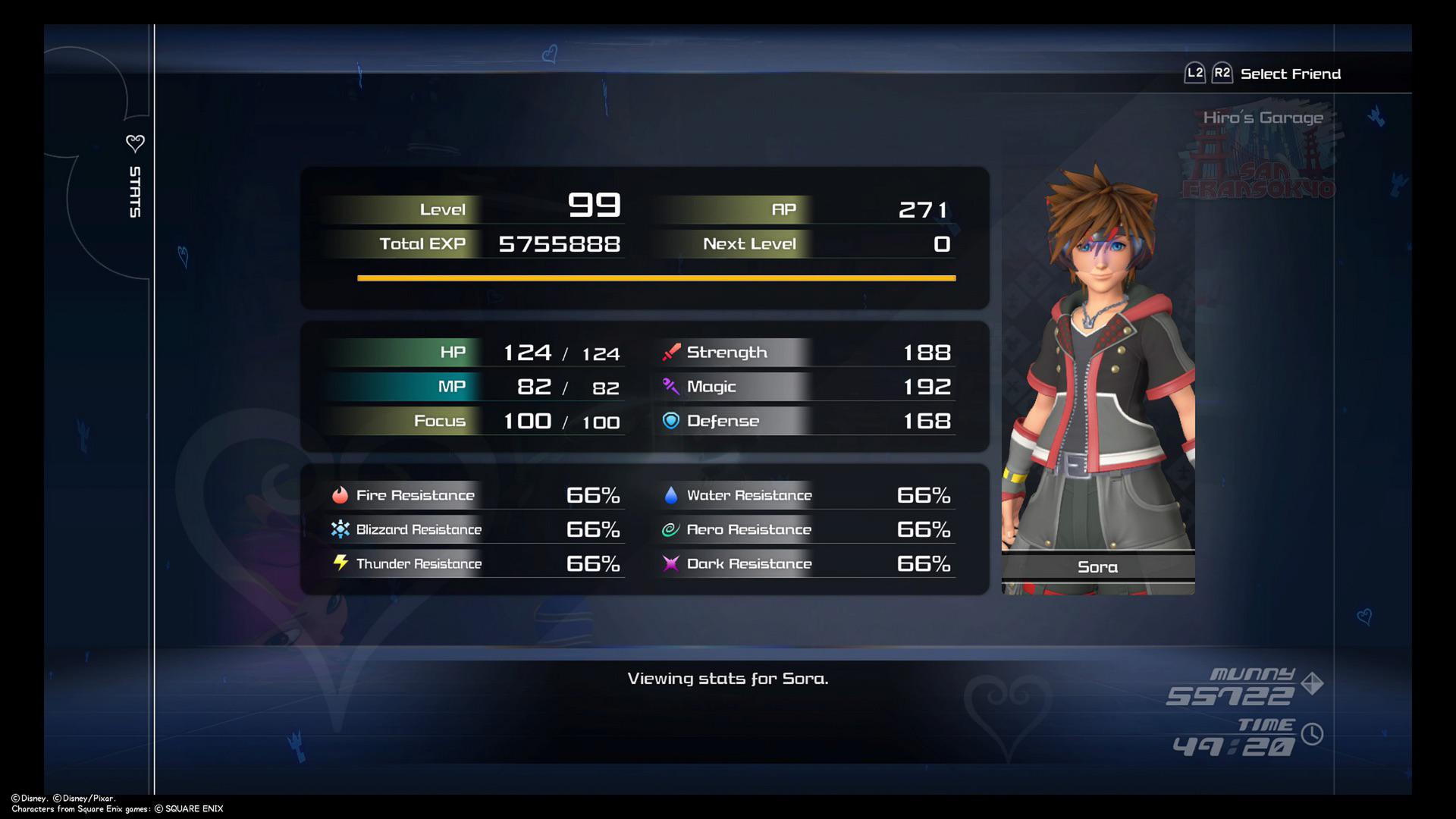Click the Aero Resistance swirl icon
Viewport: 1456px width, 819px height.
pyautogui.click(x=670, y=529)
